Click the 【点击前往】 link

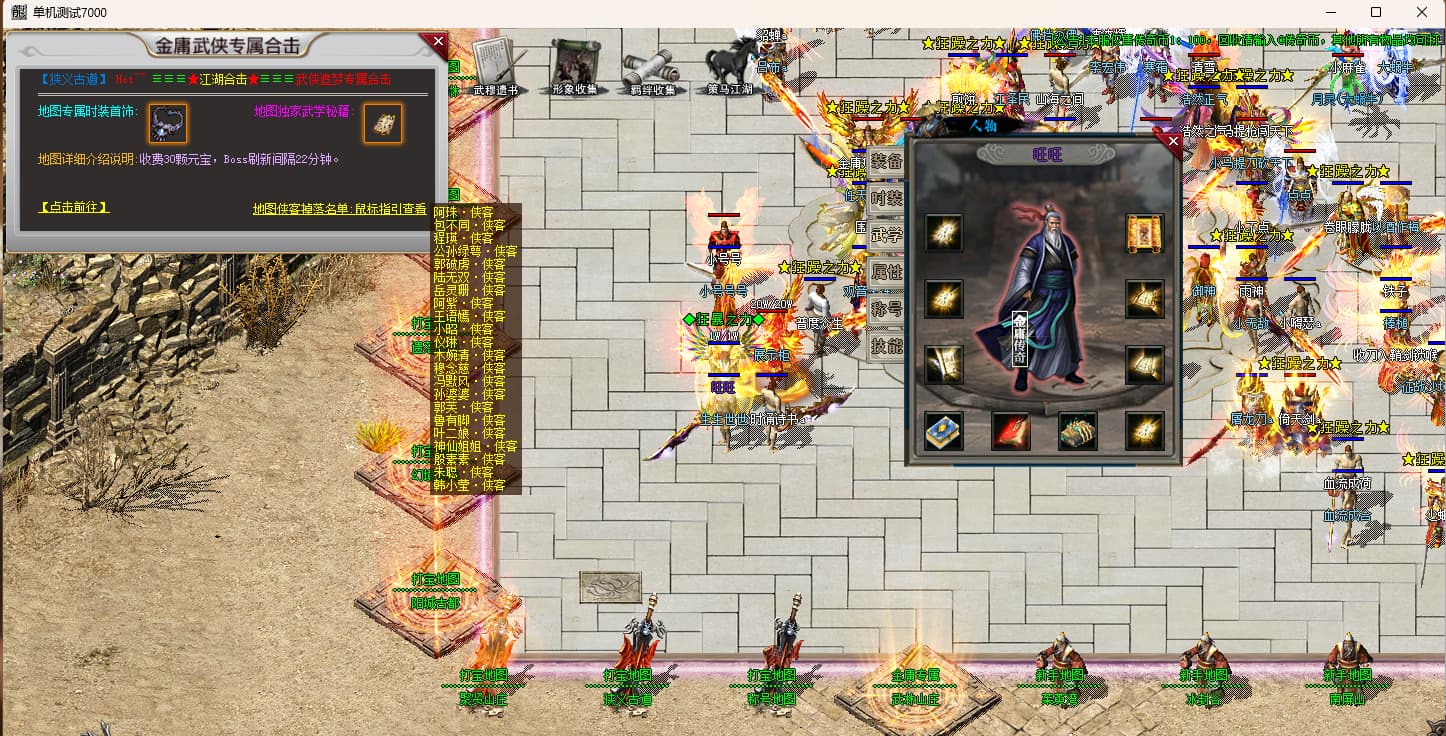pyautogui.click(x=75, y=207)
